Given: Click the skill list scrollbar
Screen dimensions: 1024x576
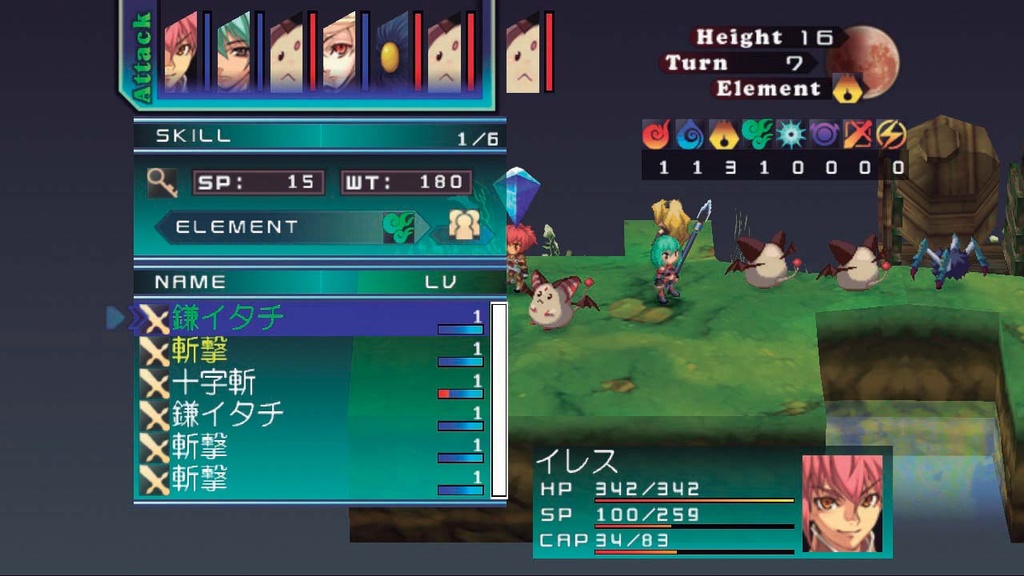Looking at the screenshot, I should pos(498,400).
